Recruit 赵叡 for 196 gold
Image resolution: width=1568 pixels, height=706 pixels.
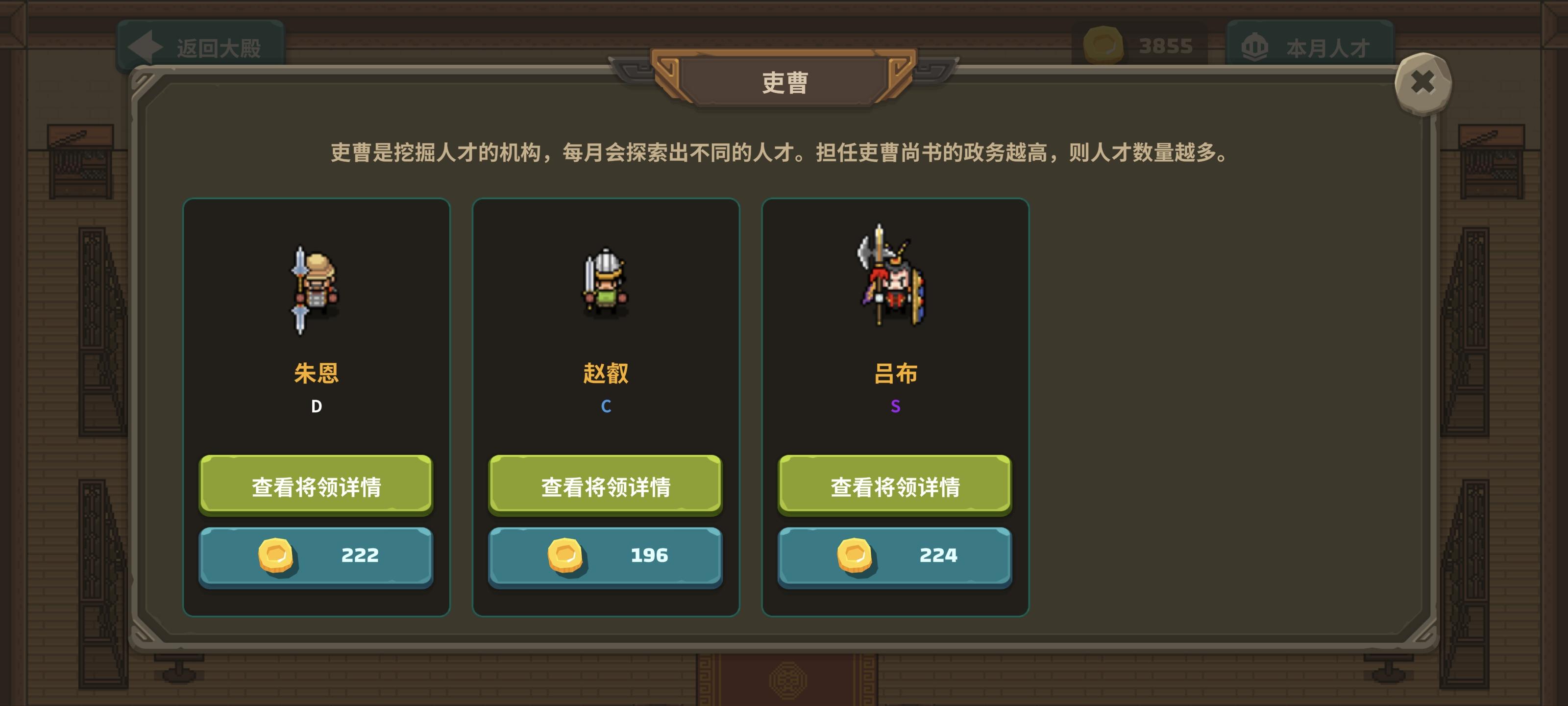[x=605, y=555]
